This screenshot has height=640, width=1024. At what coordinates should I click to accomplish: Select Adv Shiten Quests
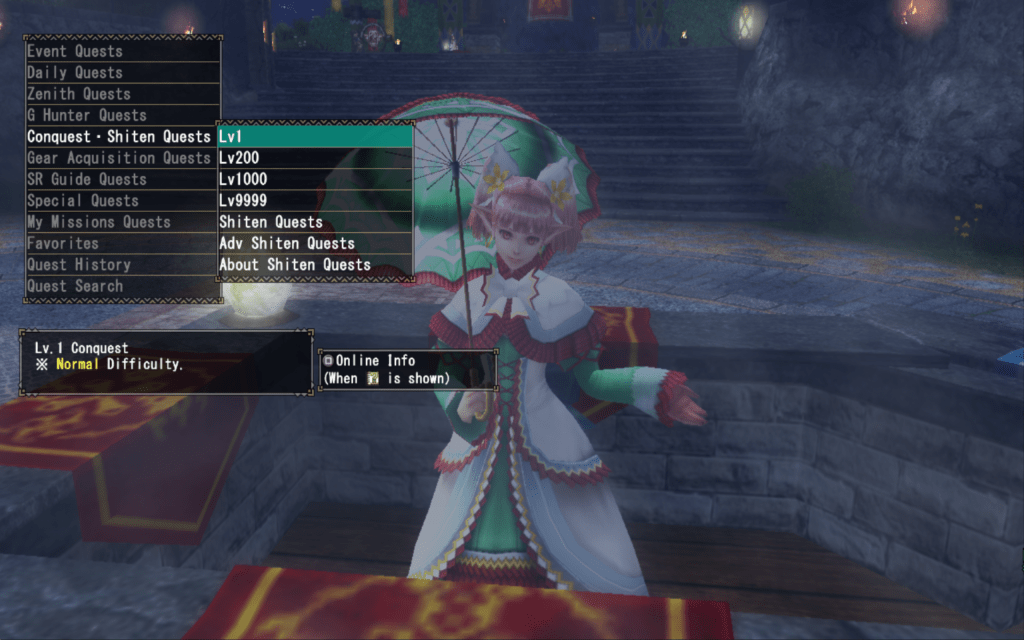[x=315, y=243]
